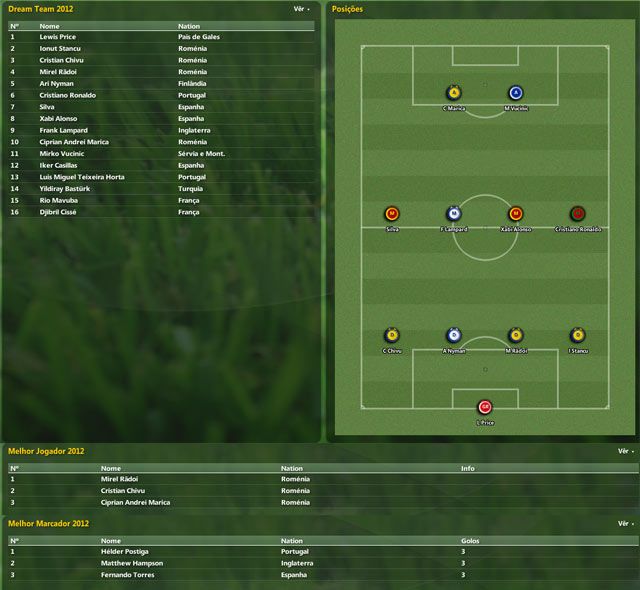
Task: Select the Djibril Cissé list row
Action: [61, 212]
